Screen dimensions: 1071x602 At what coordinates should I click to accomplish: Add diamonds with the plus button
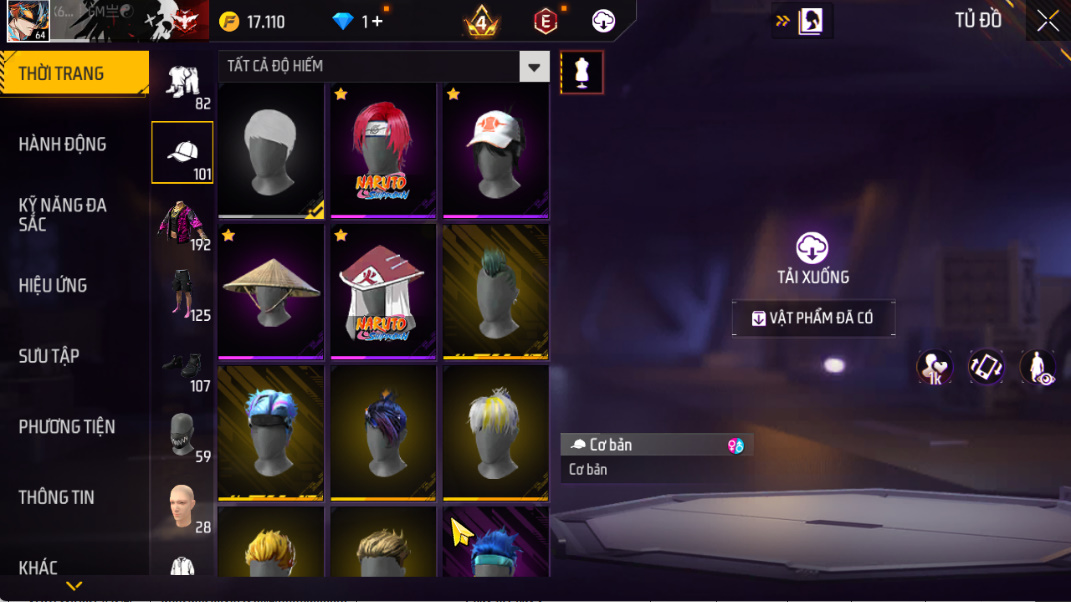tap(377, 21)
